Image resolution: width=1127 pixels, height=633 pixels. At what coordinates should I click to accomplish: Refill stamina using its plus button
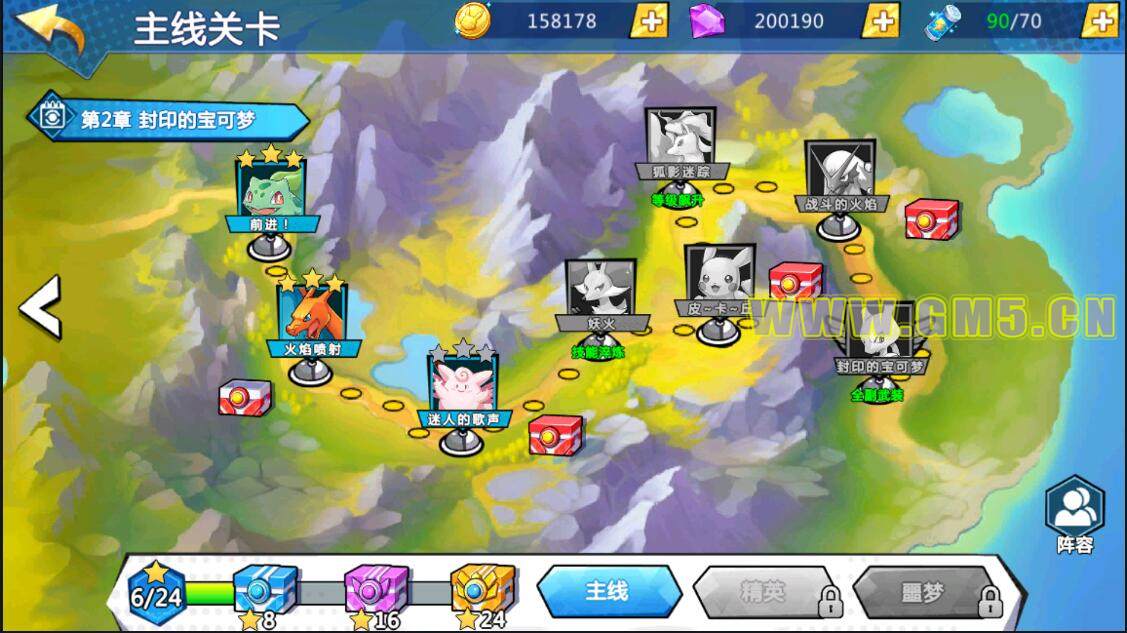[x=1099, y=21]
